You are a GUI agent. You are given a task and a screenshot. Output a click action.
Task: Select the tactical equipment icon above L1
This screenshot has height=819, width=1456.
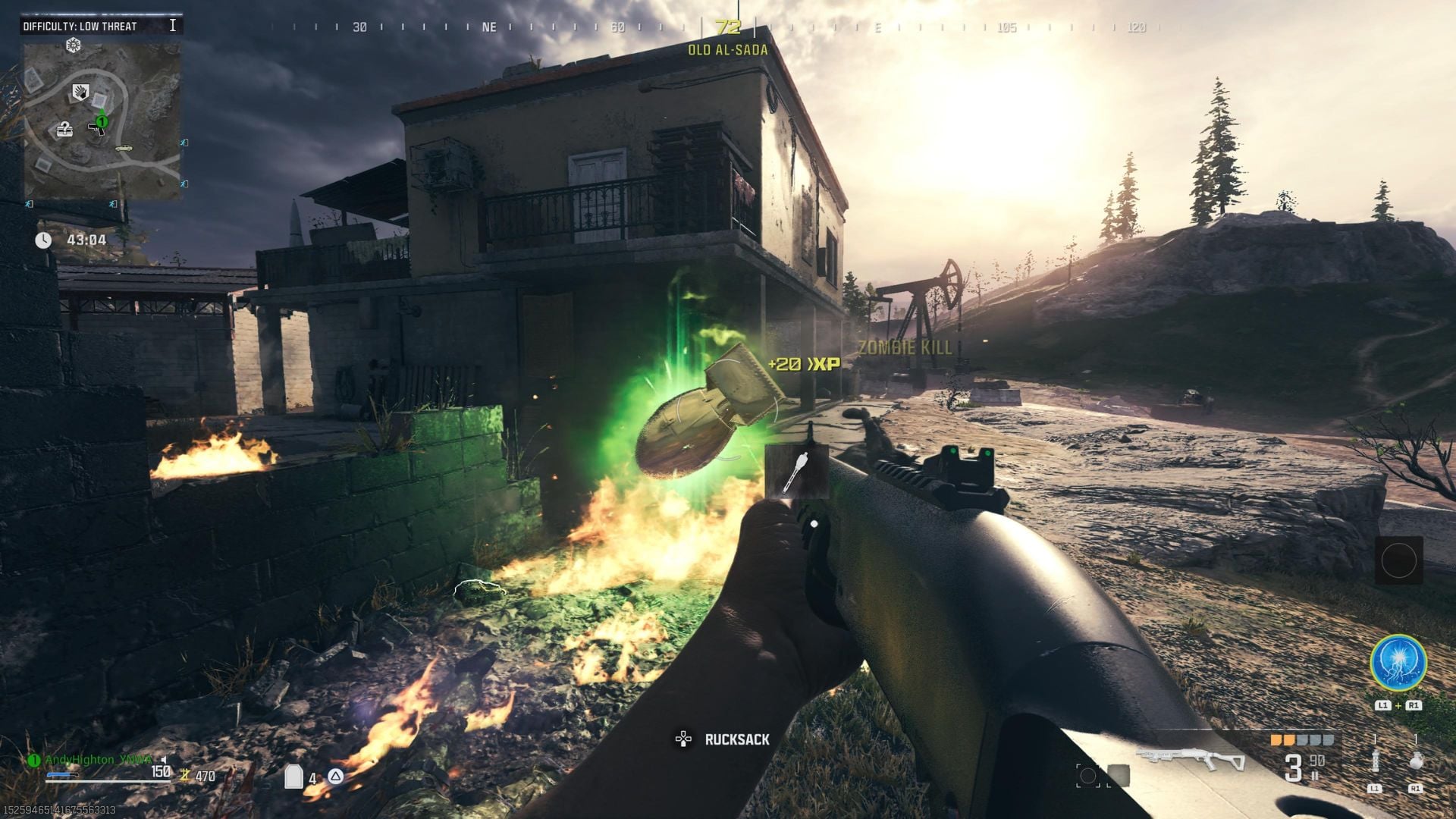(1375, 761)
